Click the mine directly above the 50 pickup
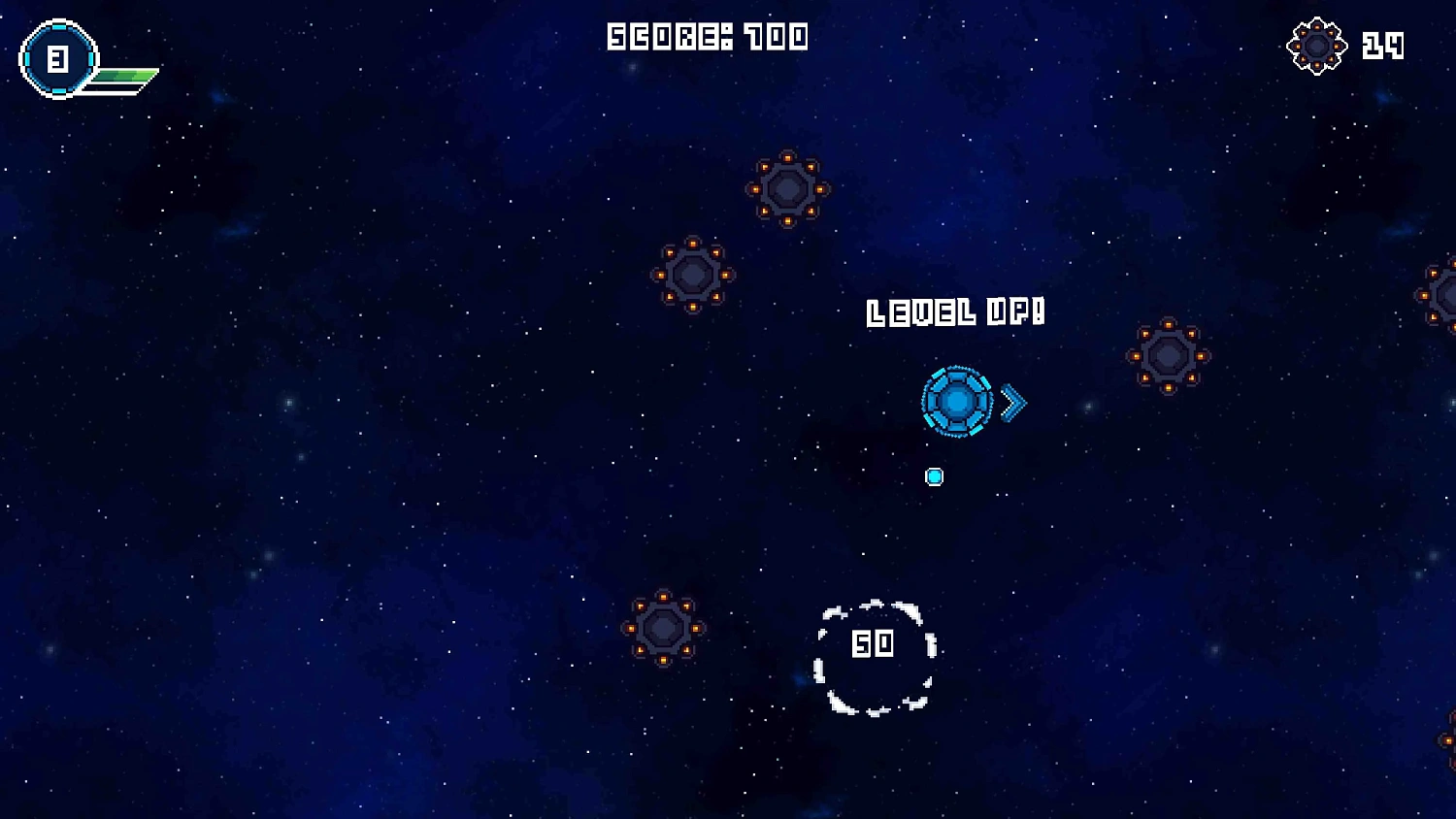Image resolution: width=1456 pixels, height=819 pixels. (786, 186)
